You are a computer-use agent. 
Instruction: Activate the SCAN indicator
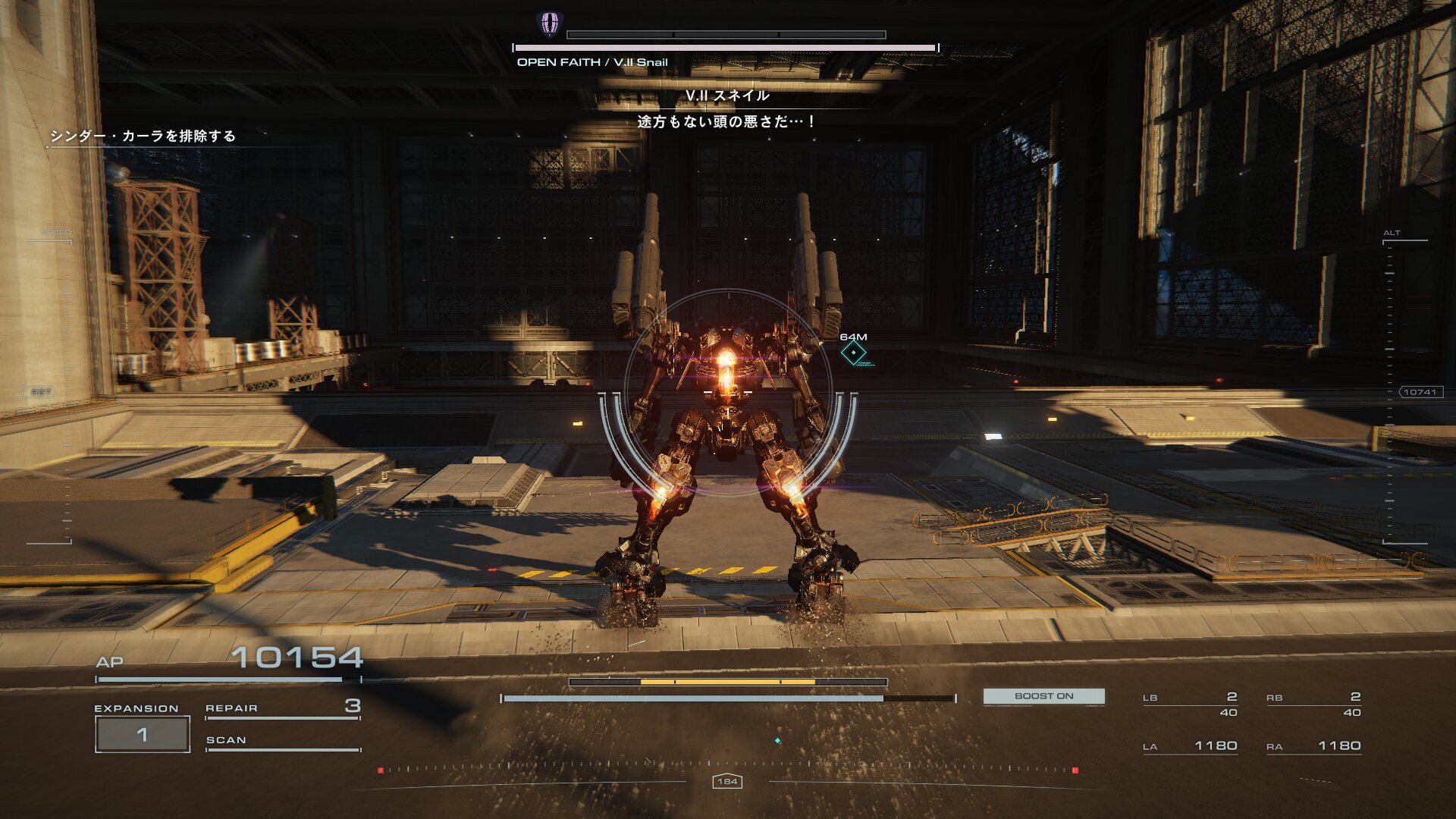click(281, 741)
